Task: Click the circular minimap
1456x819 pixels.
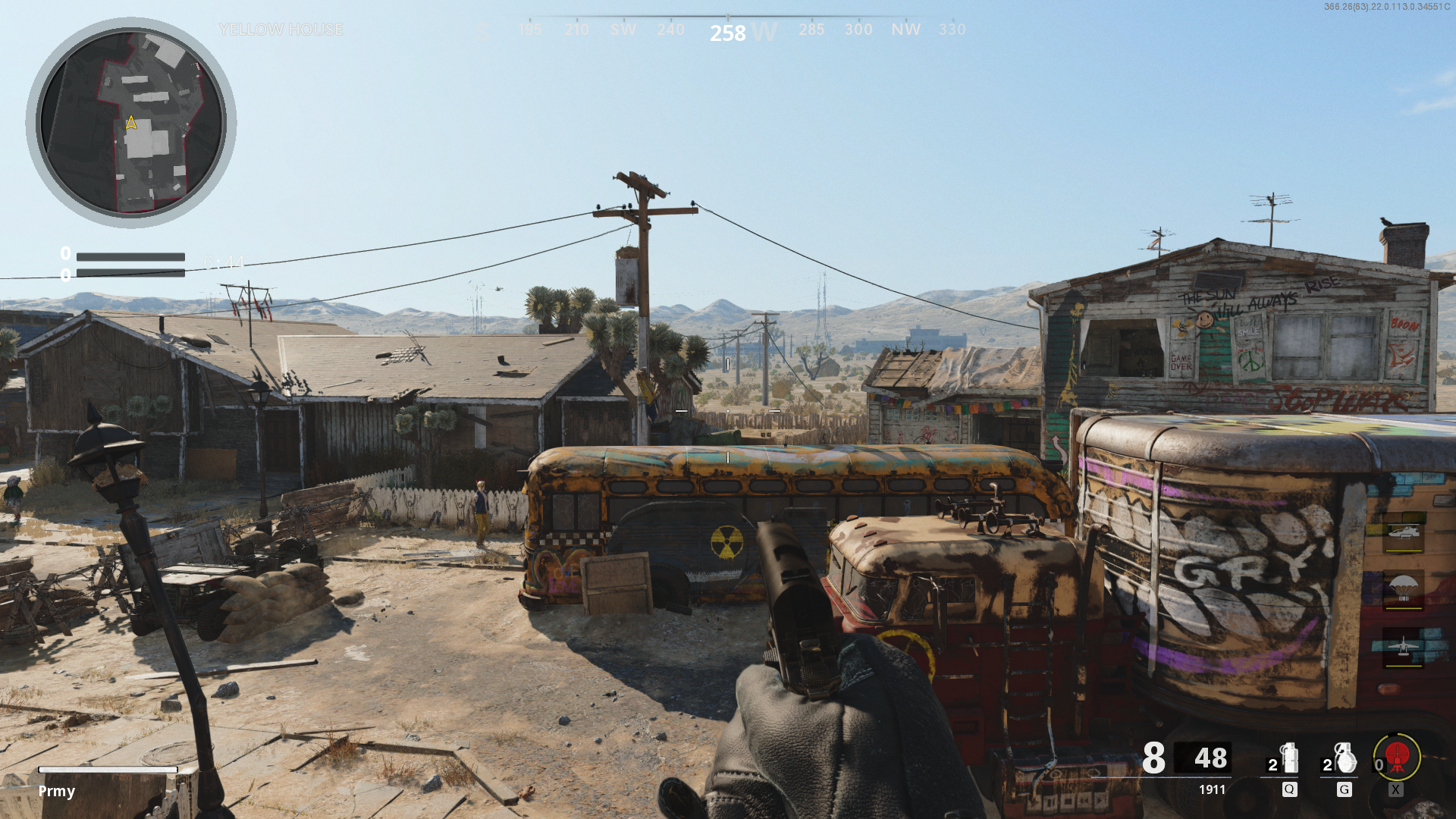Action: click(131, 122)
